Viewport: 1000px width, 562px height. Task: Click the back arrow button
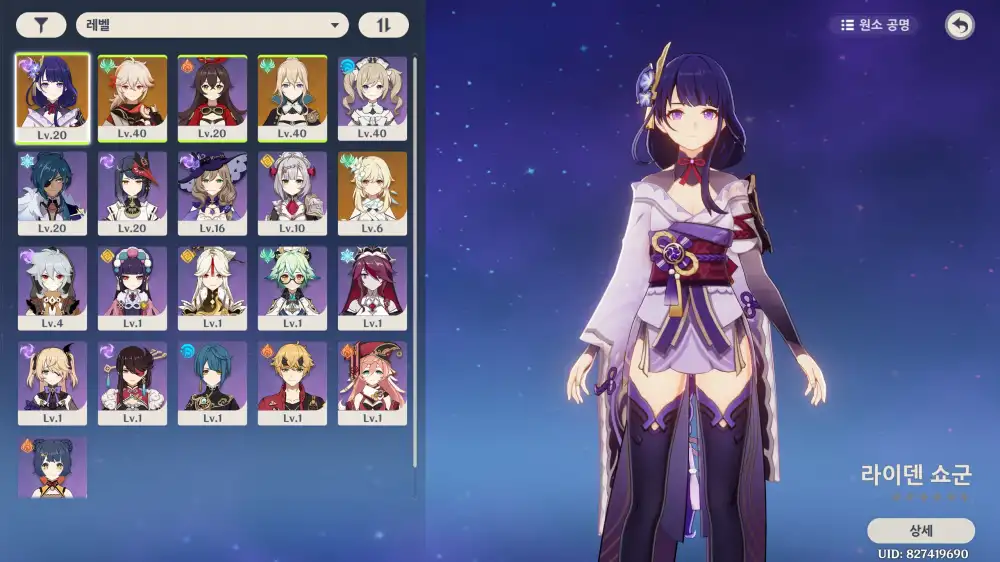point(960,26)
